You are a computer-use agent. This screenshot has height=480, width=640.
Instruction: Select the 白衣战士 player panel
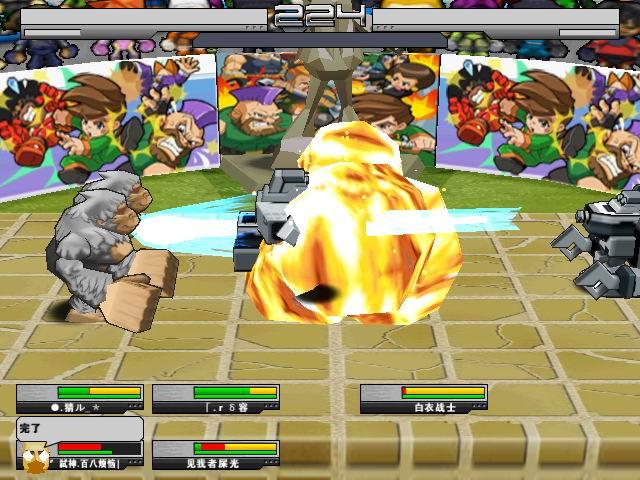(423, 399)
